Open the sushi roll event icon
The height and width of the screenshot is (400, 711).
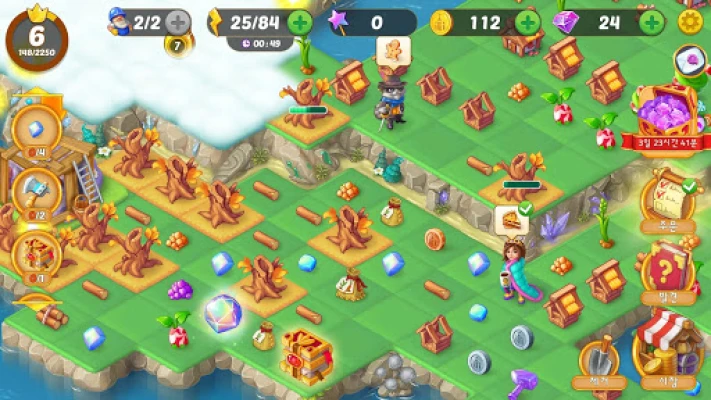[x=690, y=62]
